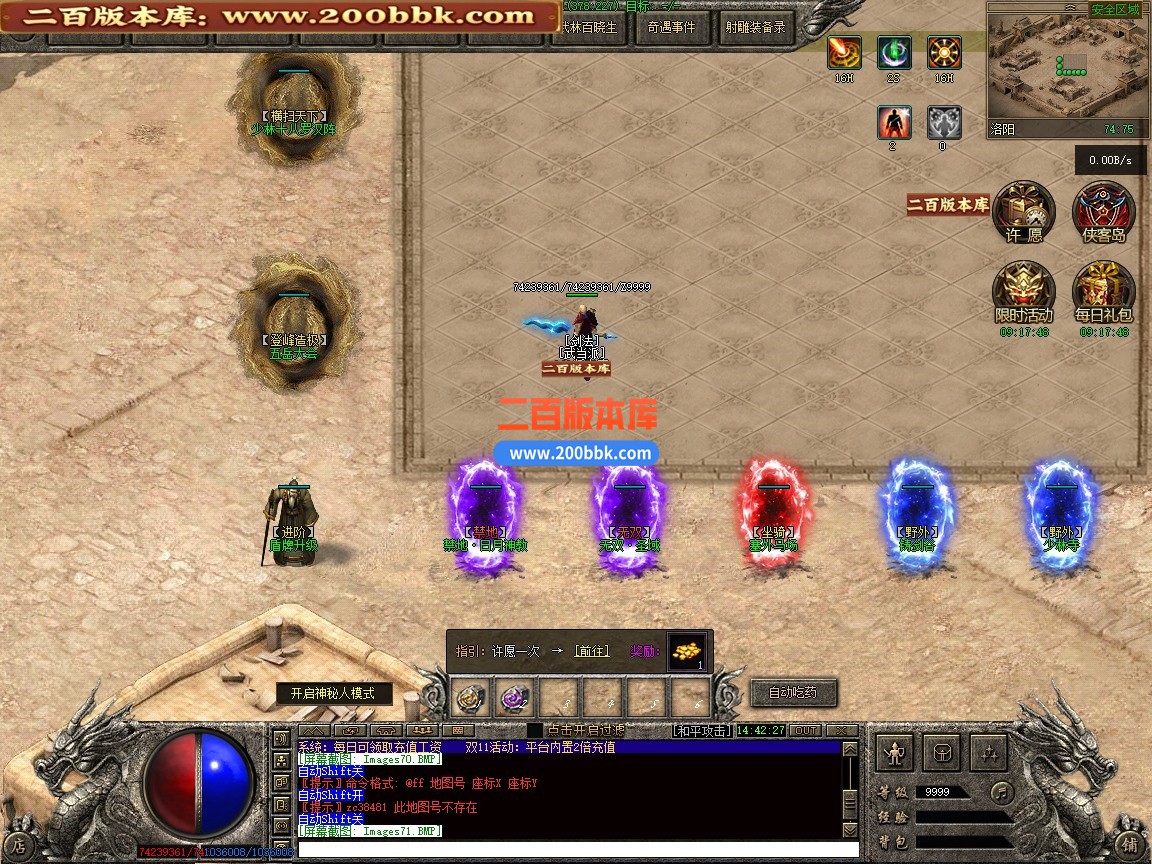Use the purple swirl item in the hotbar
The height and width of the screenshot is (864, 1152).
516,697
